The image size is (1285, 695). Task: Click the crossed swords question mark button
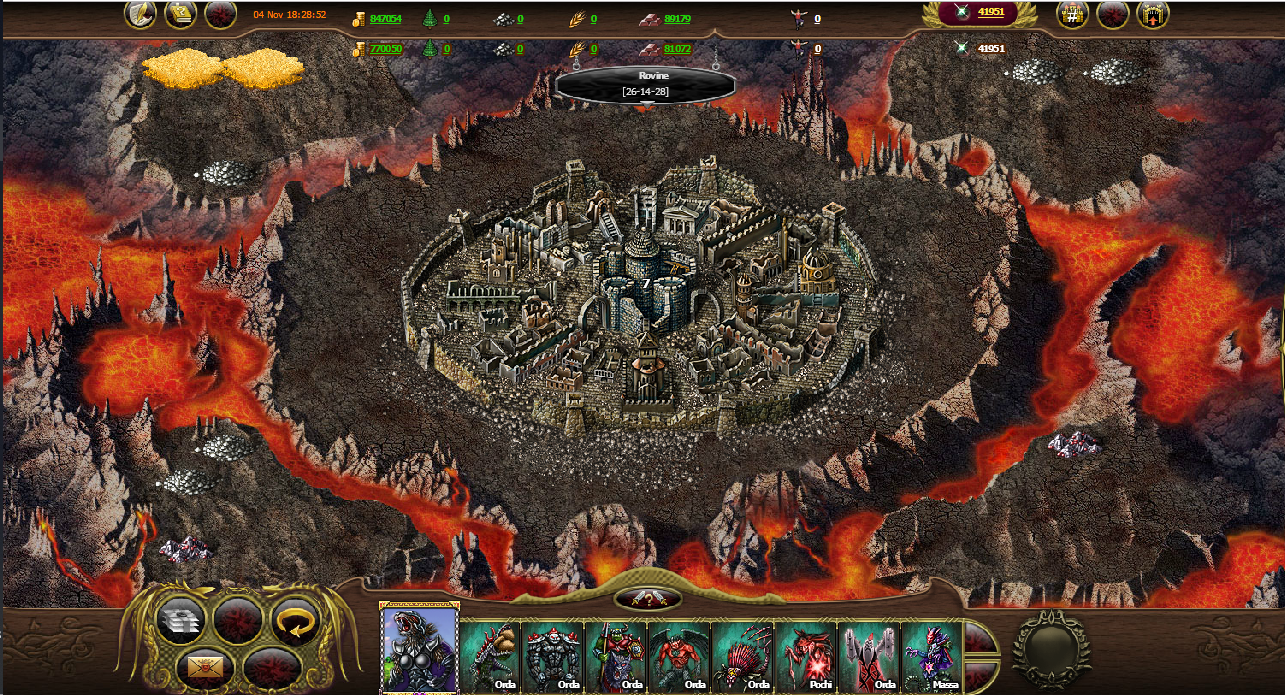click(x=648, y=599)
